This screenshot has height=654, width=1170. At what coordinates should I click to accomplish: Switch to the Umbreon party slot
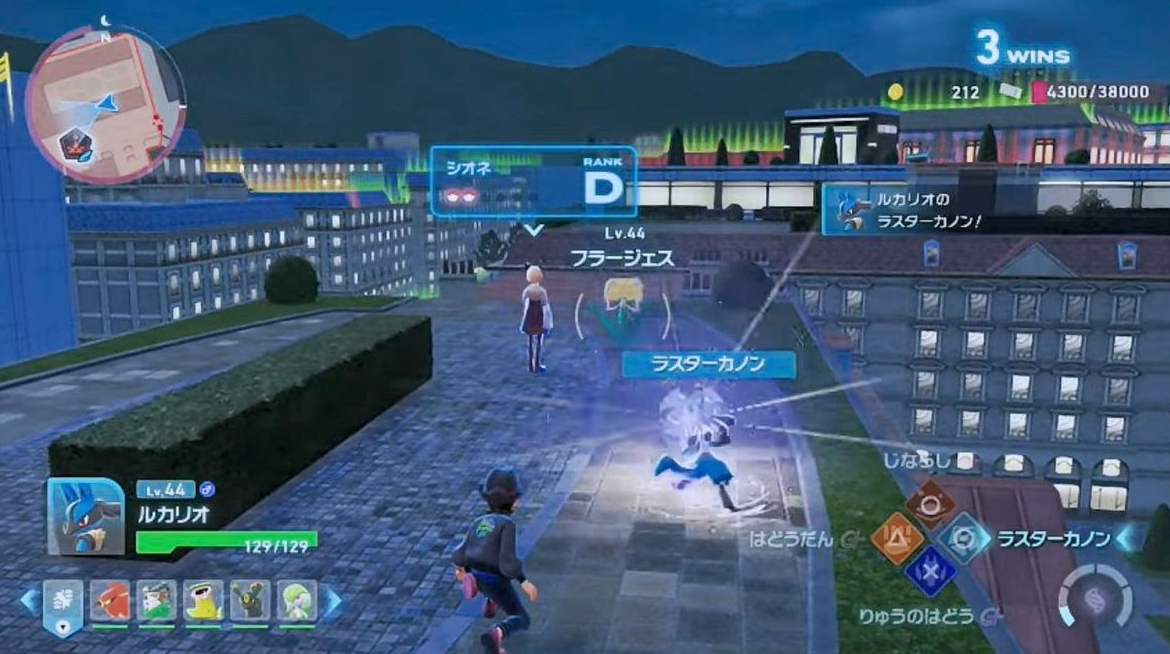pyautogui.click(x=250, y=601)
